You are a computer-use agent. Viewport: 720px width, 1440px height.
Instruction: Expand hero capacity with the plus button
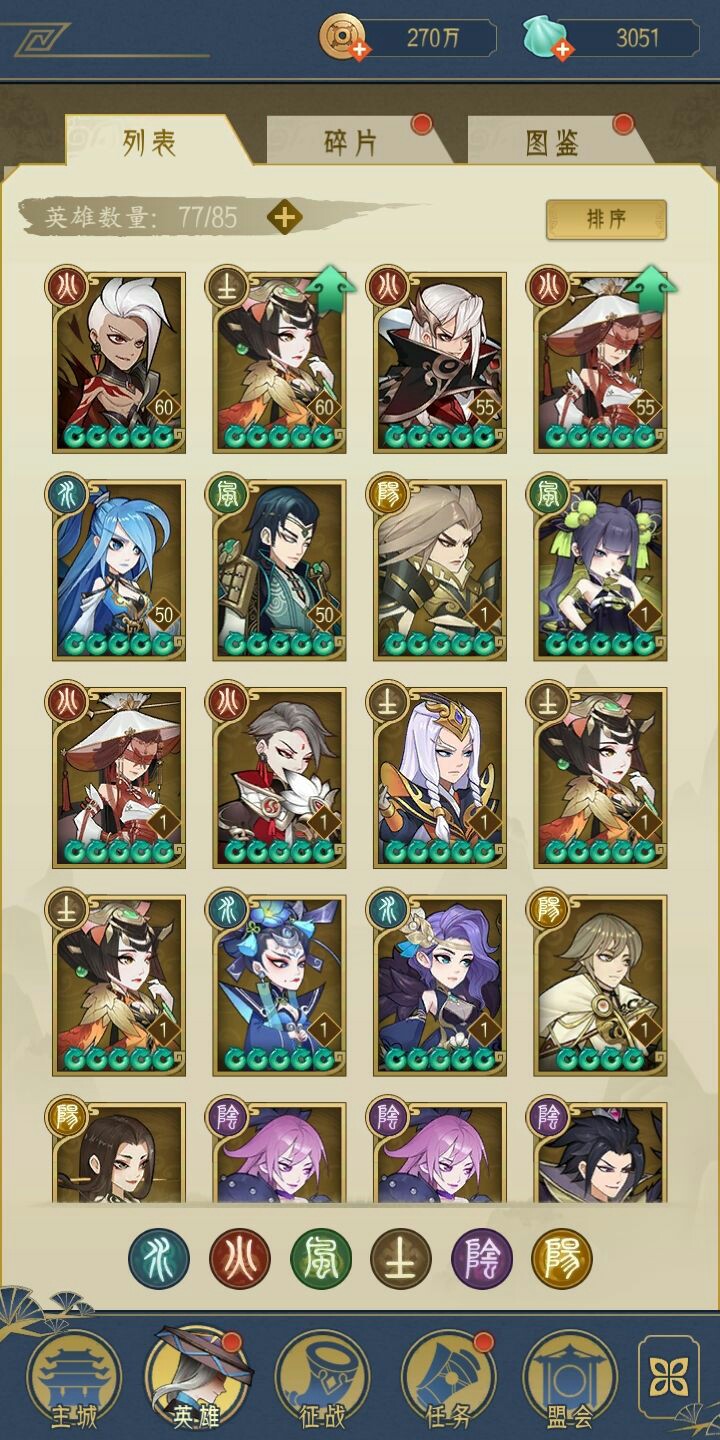[285, 217]
